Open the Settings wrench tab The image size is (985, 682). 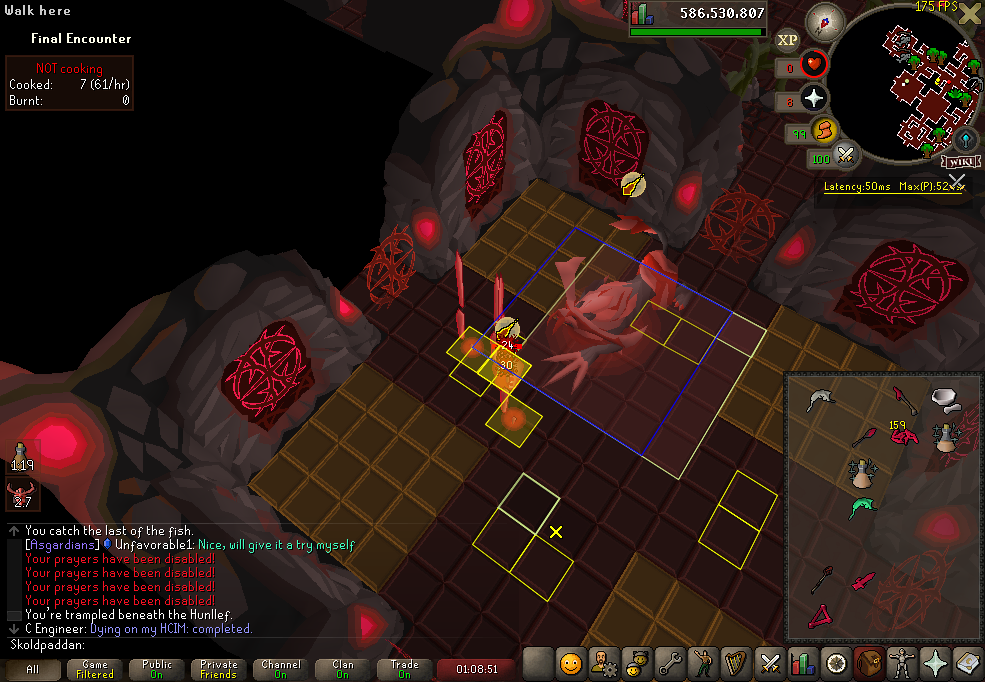tap(670, 663)
